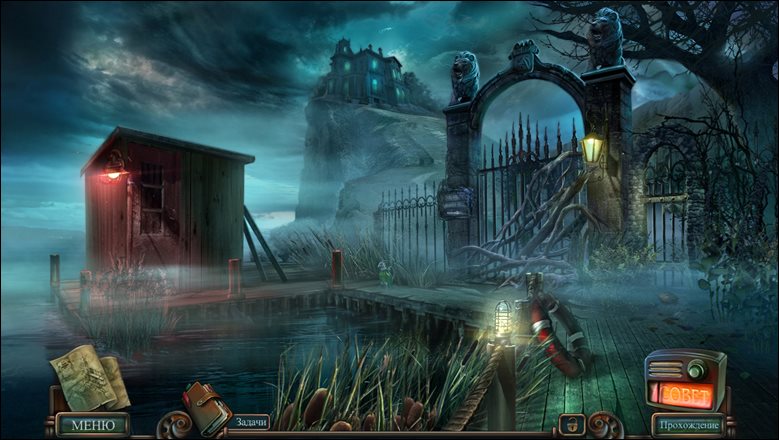Use the СОВЕТ hint radio

pos(685,385)
